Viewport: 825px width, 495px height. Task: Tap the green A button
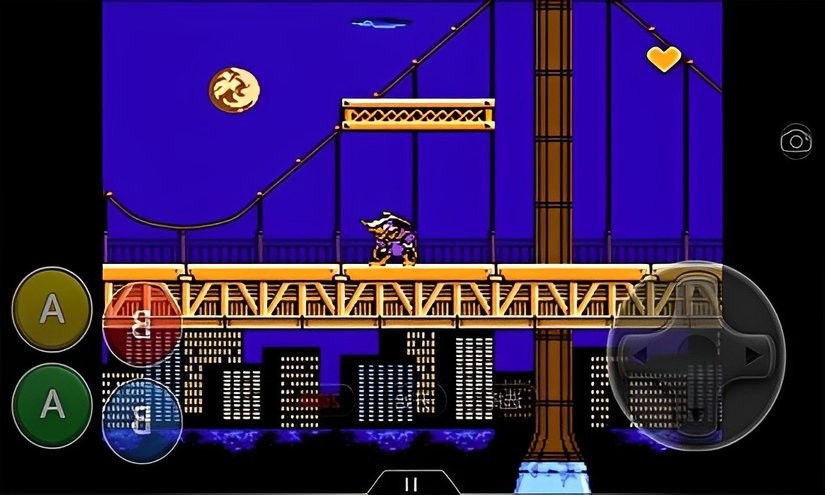tap(51, 405)
